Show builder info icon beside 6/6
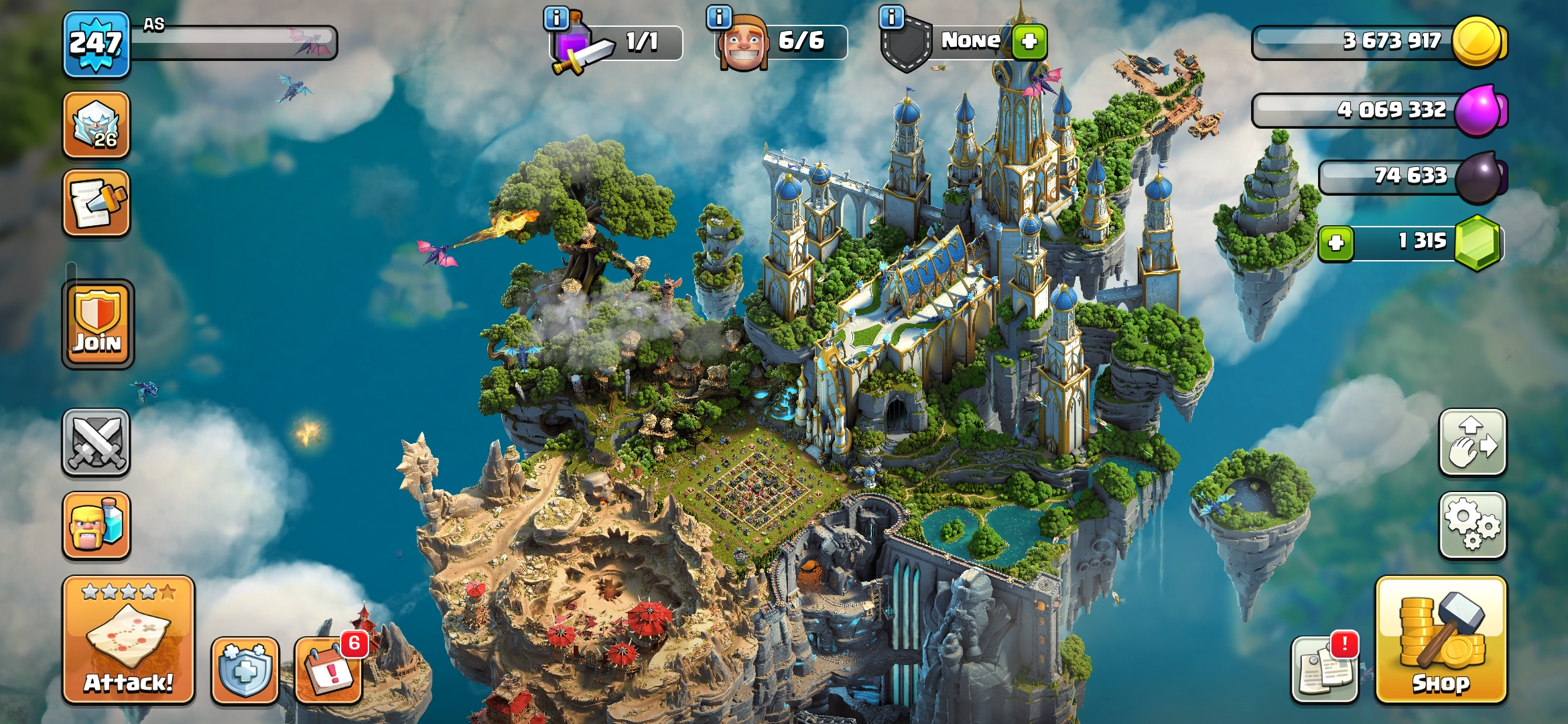Image resolution: width=1568 pixels, height=724 pixels. point(719,17)
